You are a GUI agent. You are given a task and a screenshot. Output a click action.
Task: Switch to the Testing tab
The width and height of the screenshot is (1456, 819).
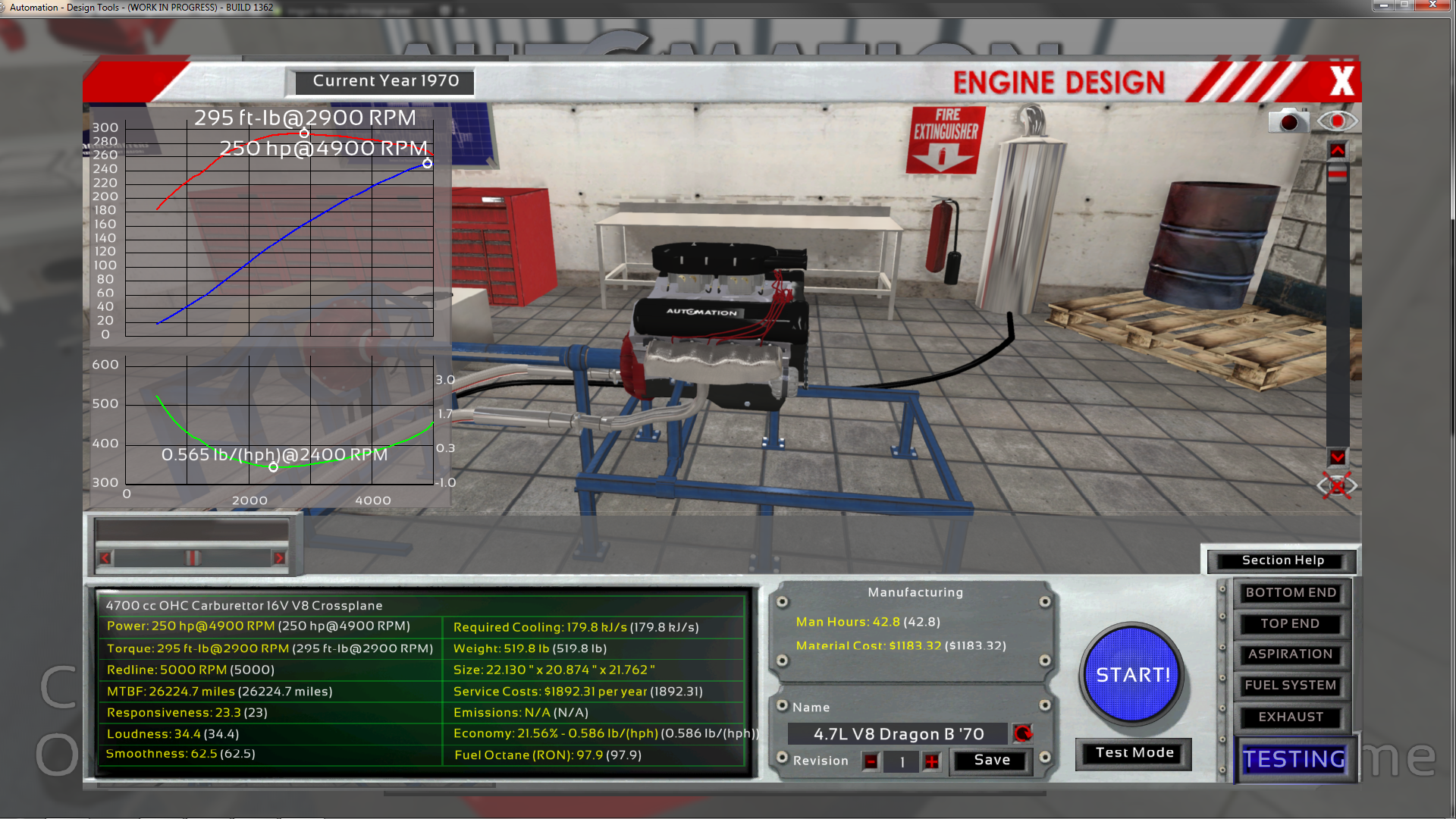click(x=1294, y=759)
